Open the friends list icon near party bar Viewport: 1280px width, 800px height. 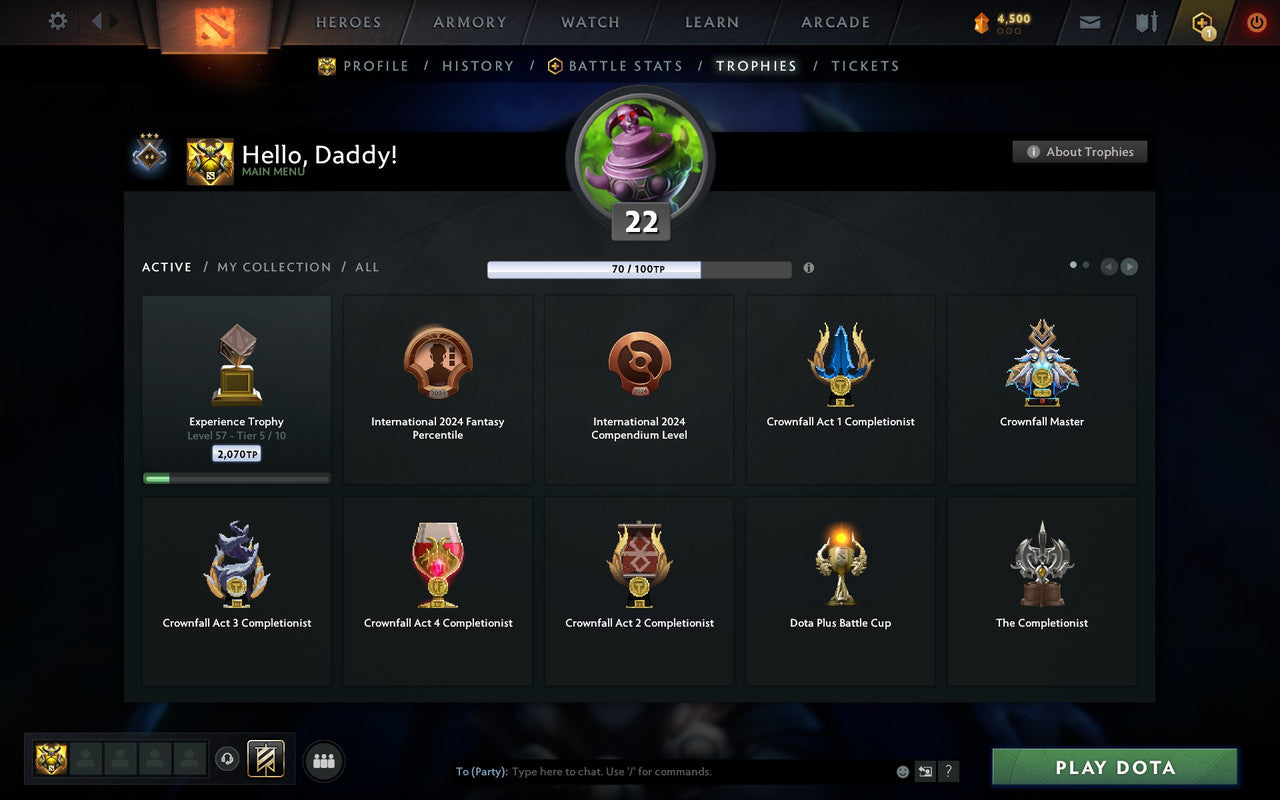coord(323,760)
